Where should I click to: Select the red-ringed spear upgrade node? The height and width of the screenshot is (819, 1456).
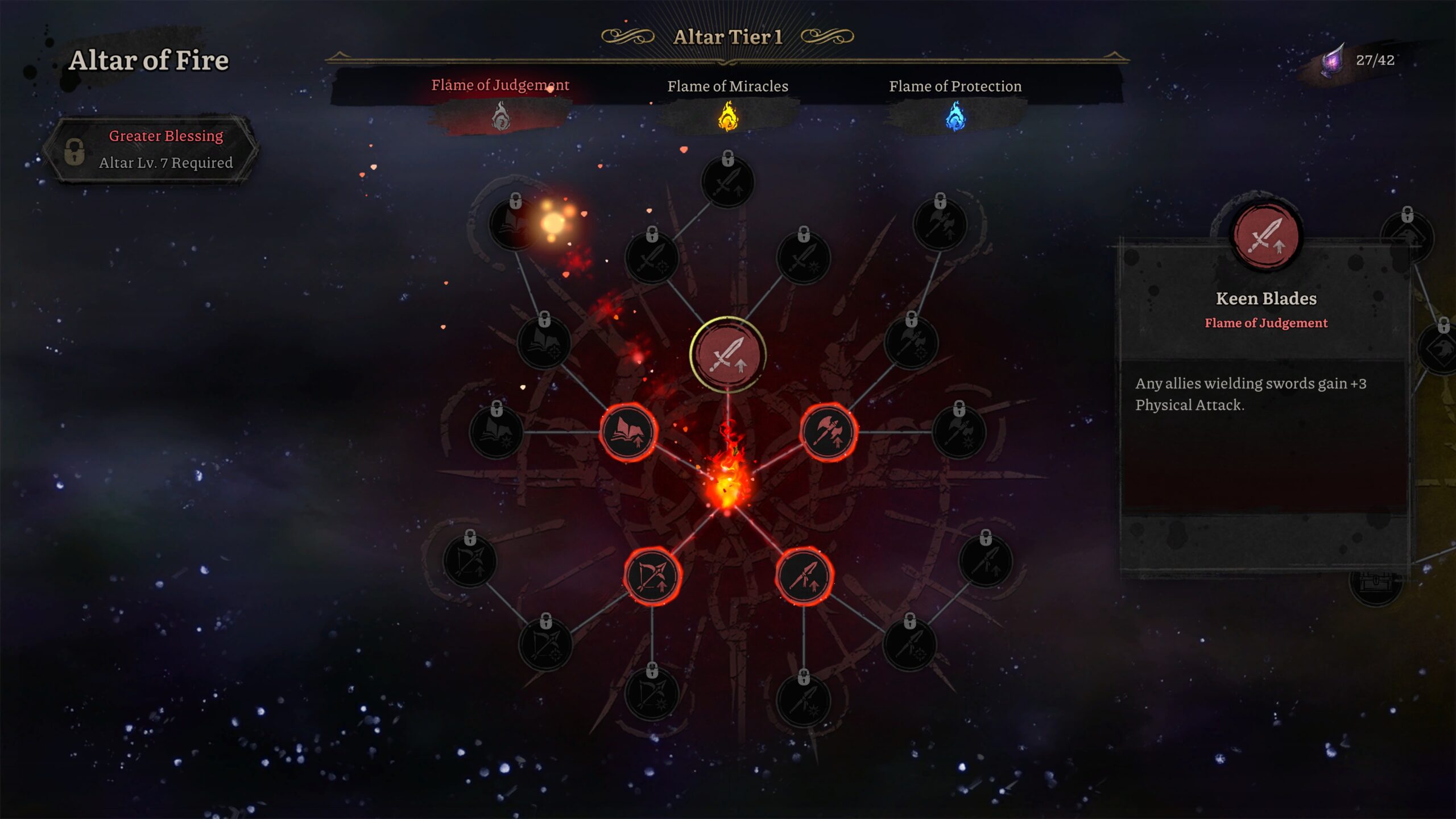point(804,576)
